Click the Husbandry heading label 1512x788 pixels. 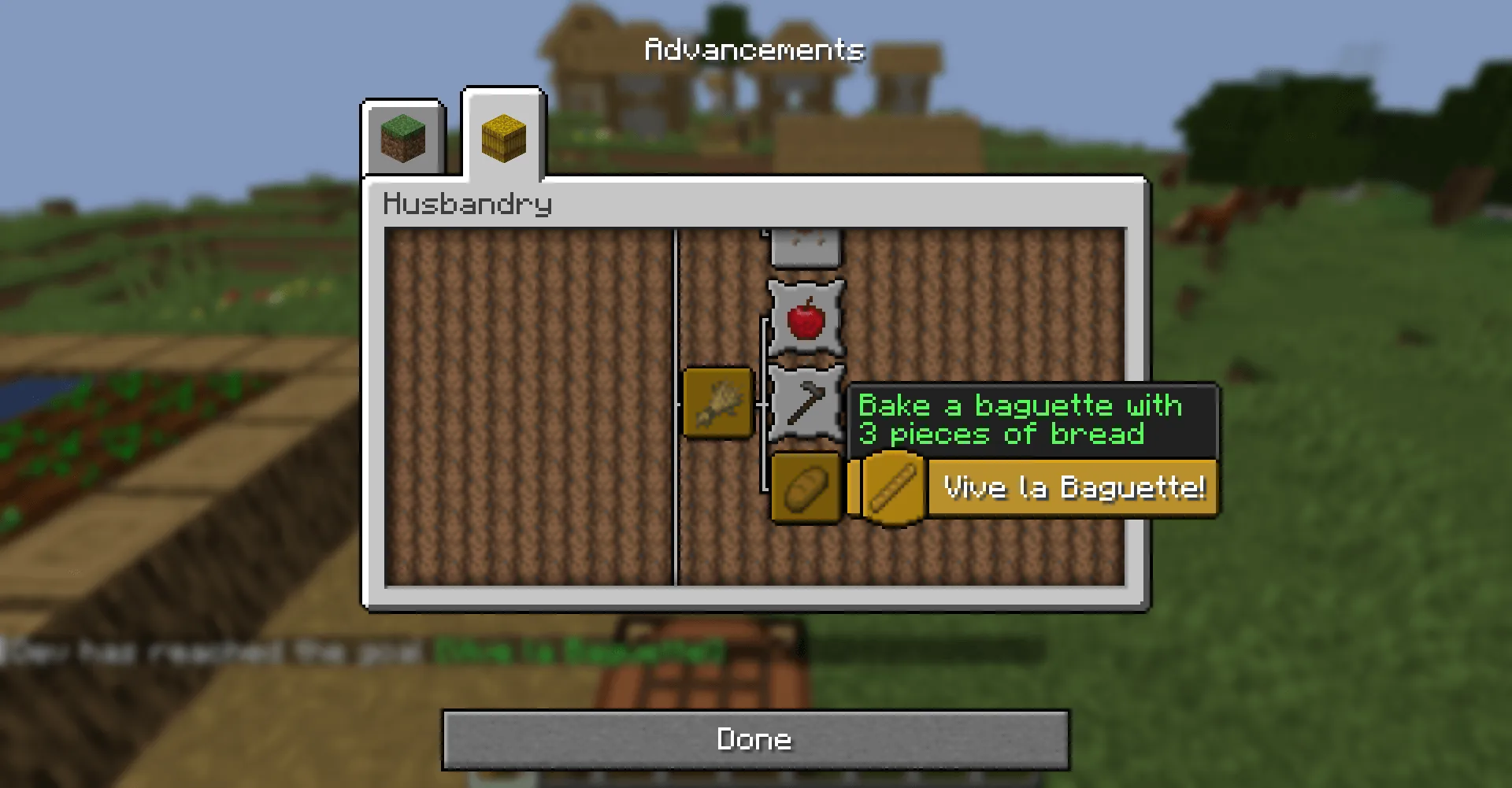[467, 203]
